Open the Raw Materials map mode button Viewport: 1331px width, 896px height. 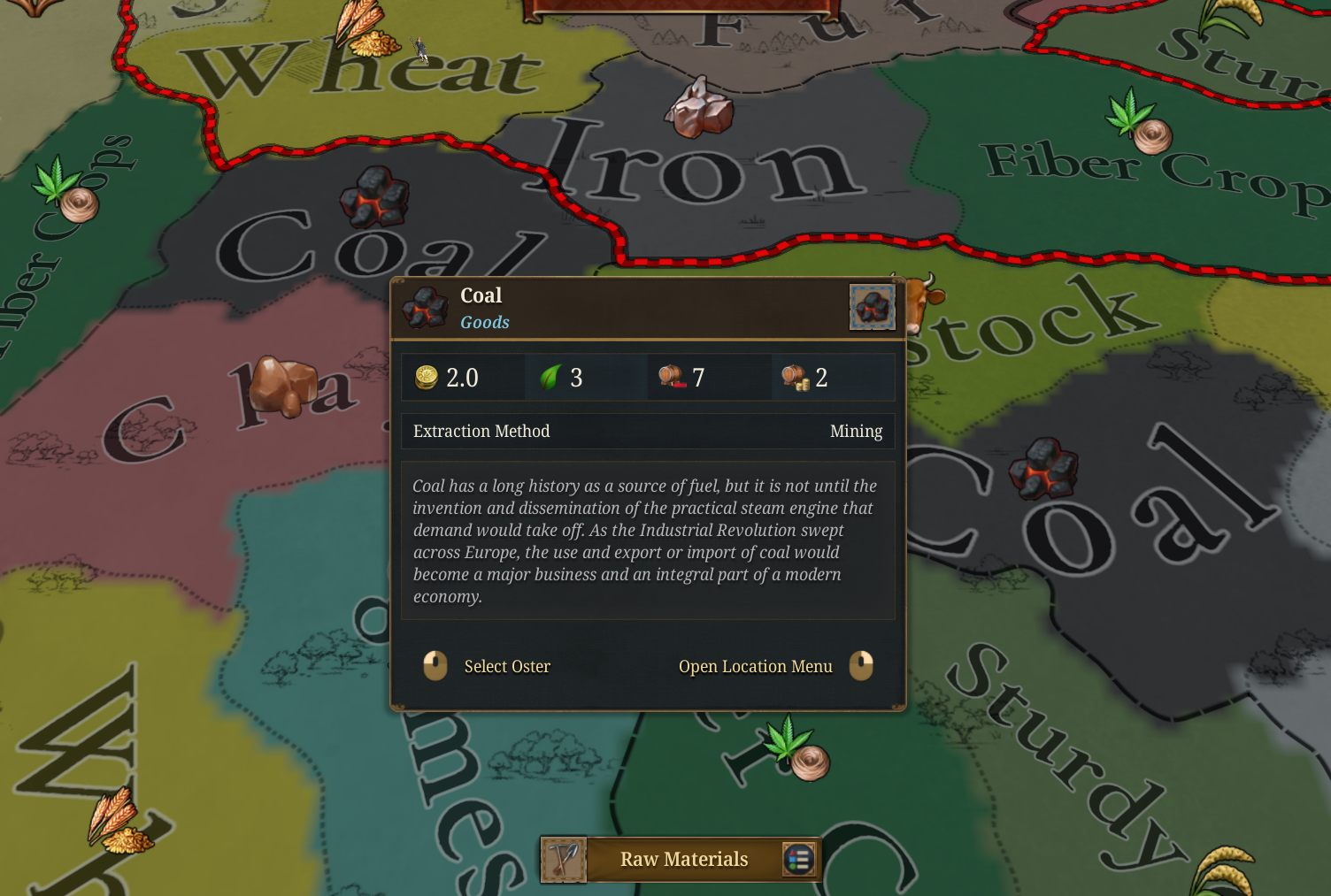pyautogui.click(x=684, y=859)
